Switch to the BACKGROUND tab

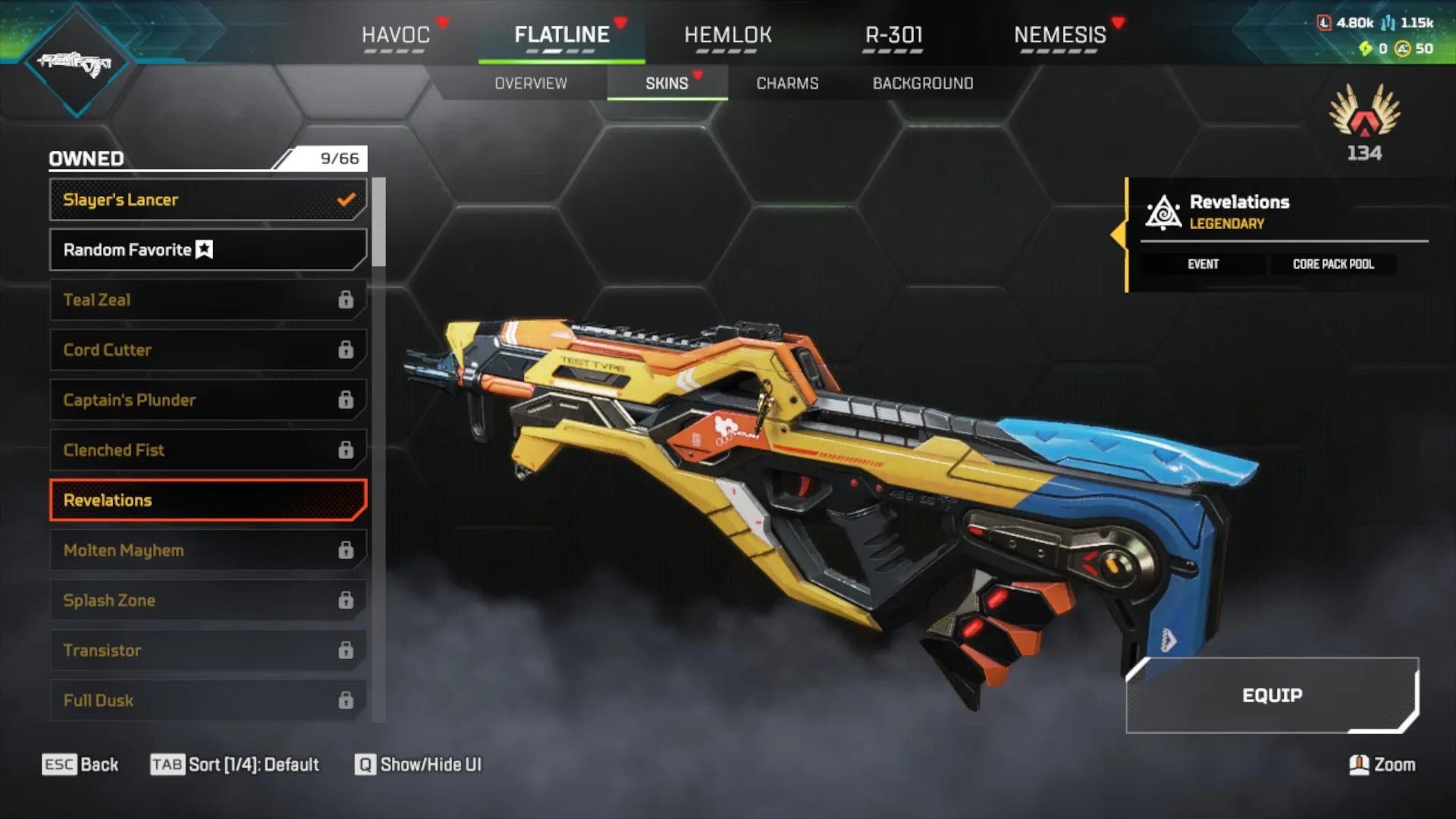click(x=924, y=83)
